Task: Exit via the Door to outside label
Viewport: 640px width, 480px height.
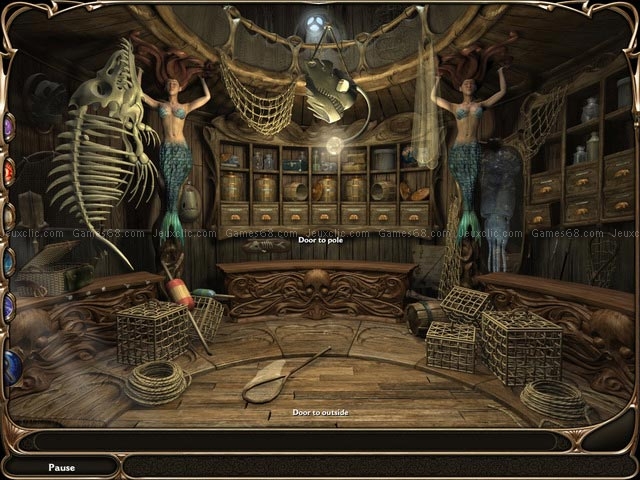Action: coord(320,412)
